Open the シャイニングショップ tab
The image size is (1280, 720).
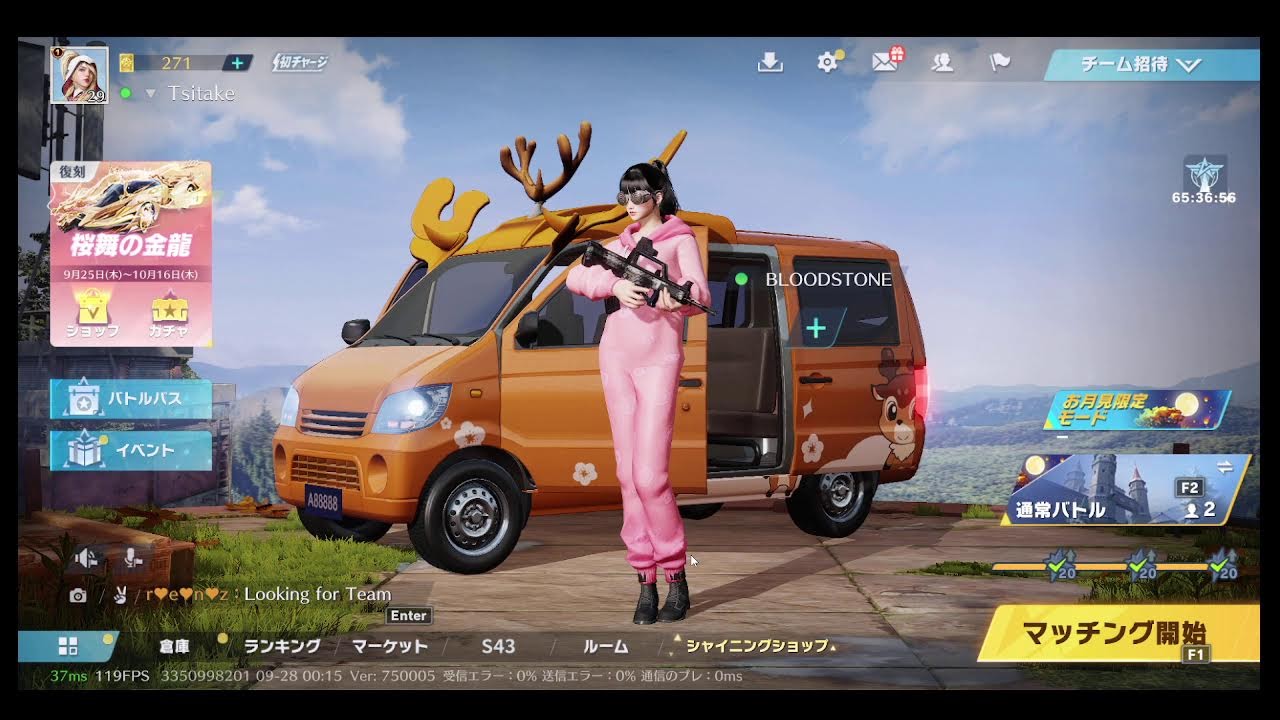(x=757, y=646)
